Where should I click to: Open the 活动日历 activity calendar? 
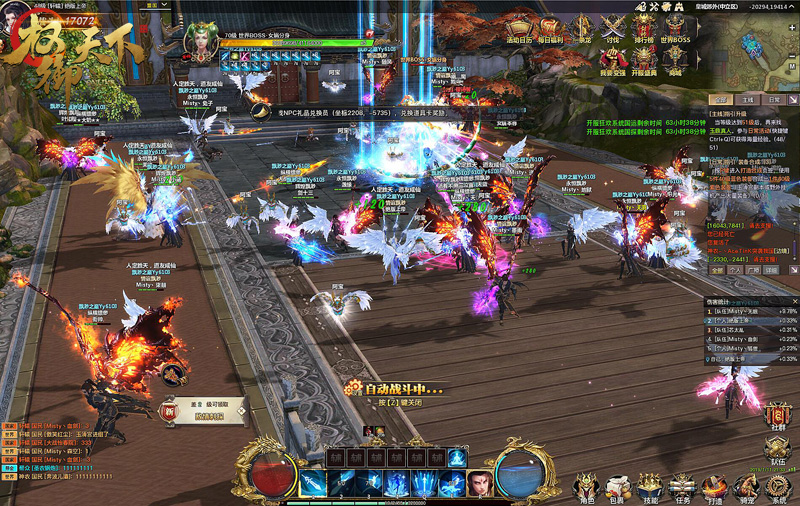[519, 29]
